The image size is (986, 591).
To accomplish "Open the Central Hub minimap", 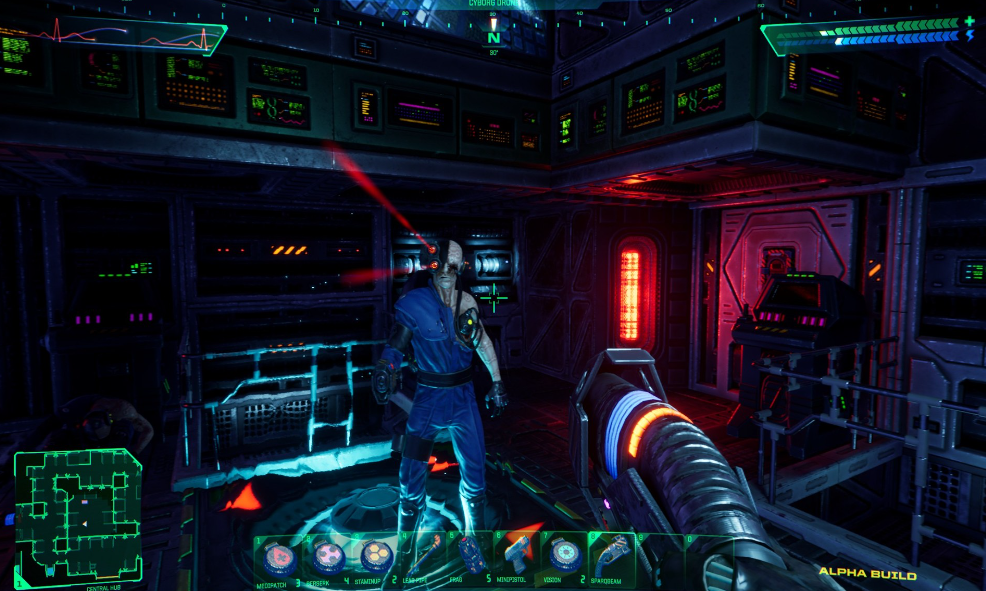I will (77, 515).
